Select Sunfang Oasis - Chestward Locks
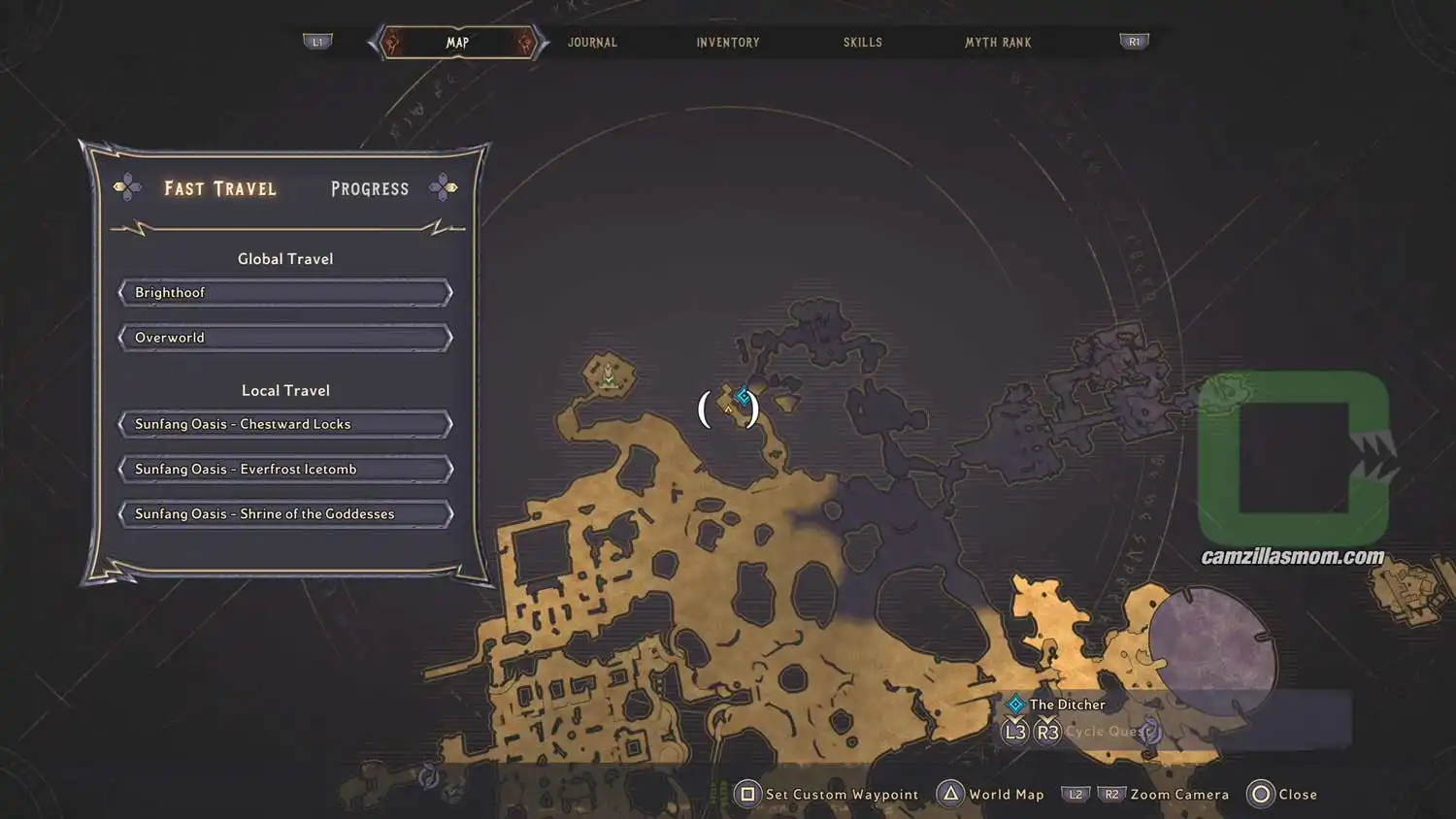This screenshot has height=819, width=1456. [284, 423]
